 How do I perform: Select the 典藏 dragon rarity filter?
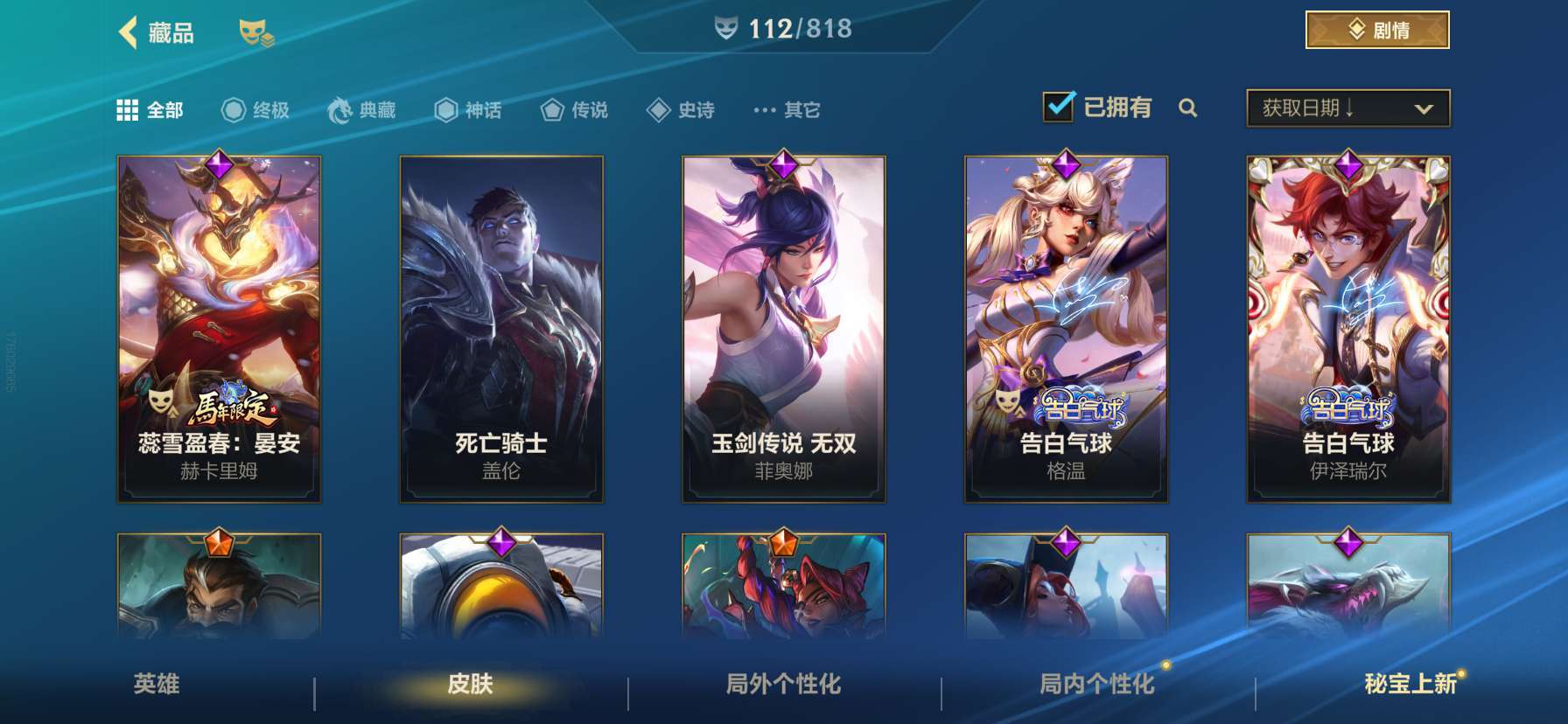coord(340,109)
